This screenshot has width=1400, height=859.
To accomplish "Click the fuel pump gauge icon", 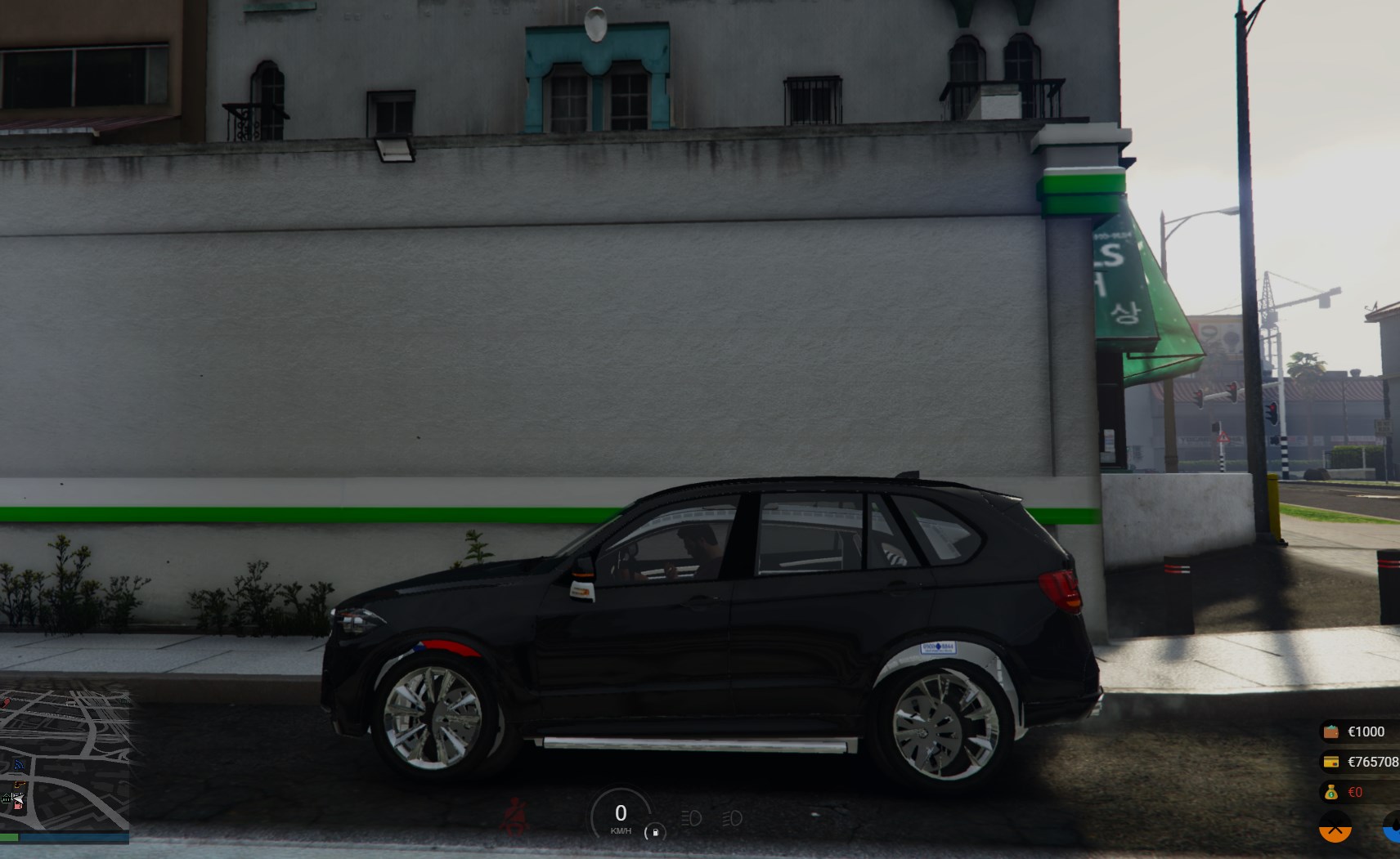I will point(655,832).
